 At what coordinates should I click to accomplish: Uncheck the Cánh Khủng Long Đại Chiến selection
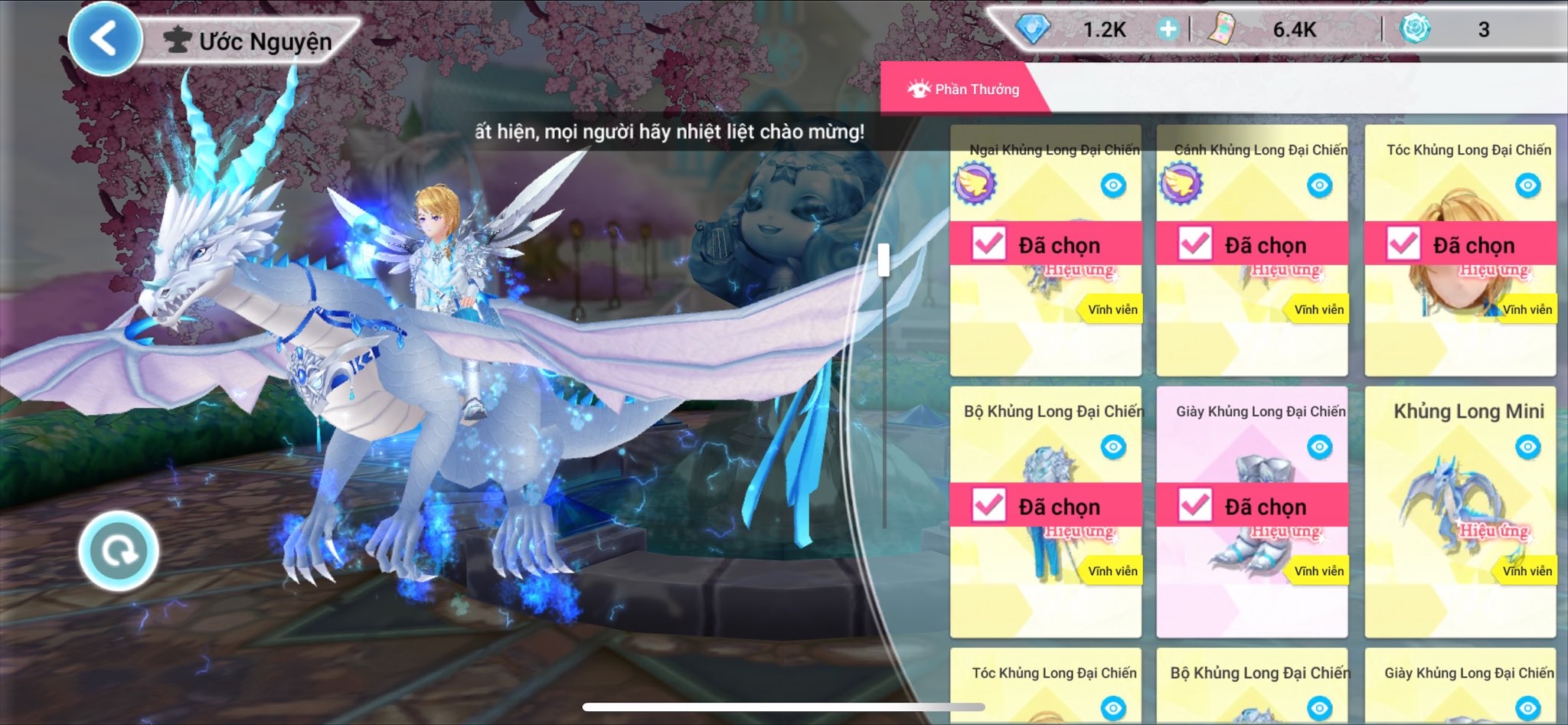tap(1194, 244)
